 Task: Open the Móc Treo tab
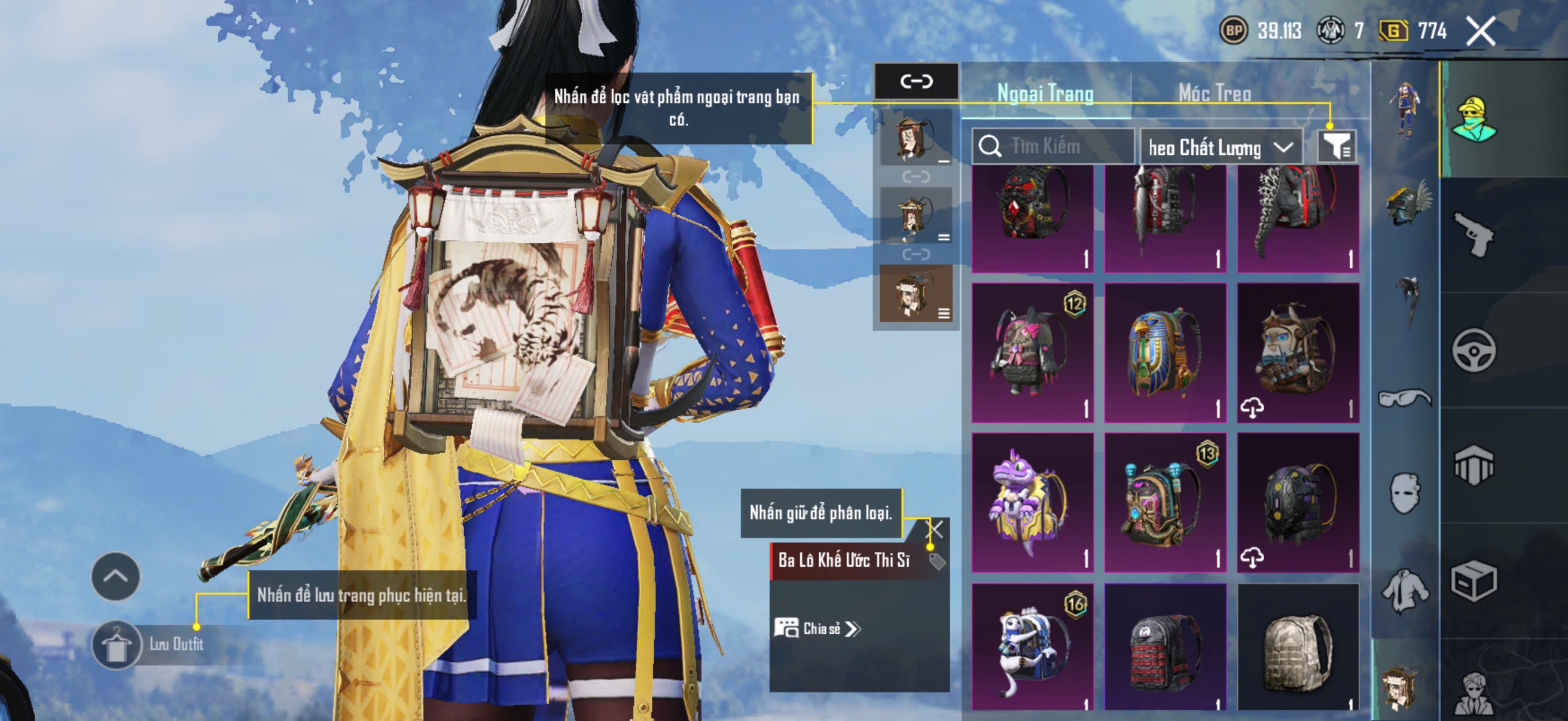point(1215,93)
